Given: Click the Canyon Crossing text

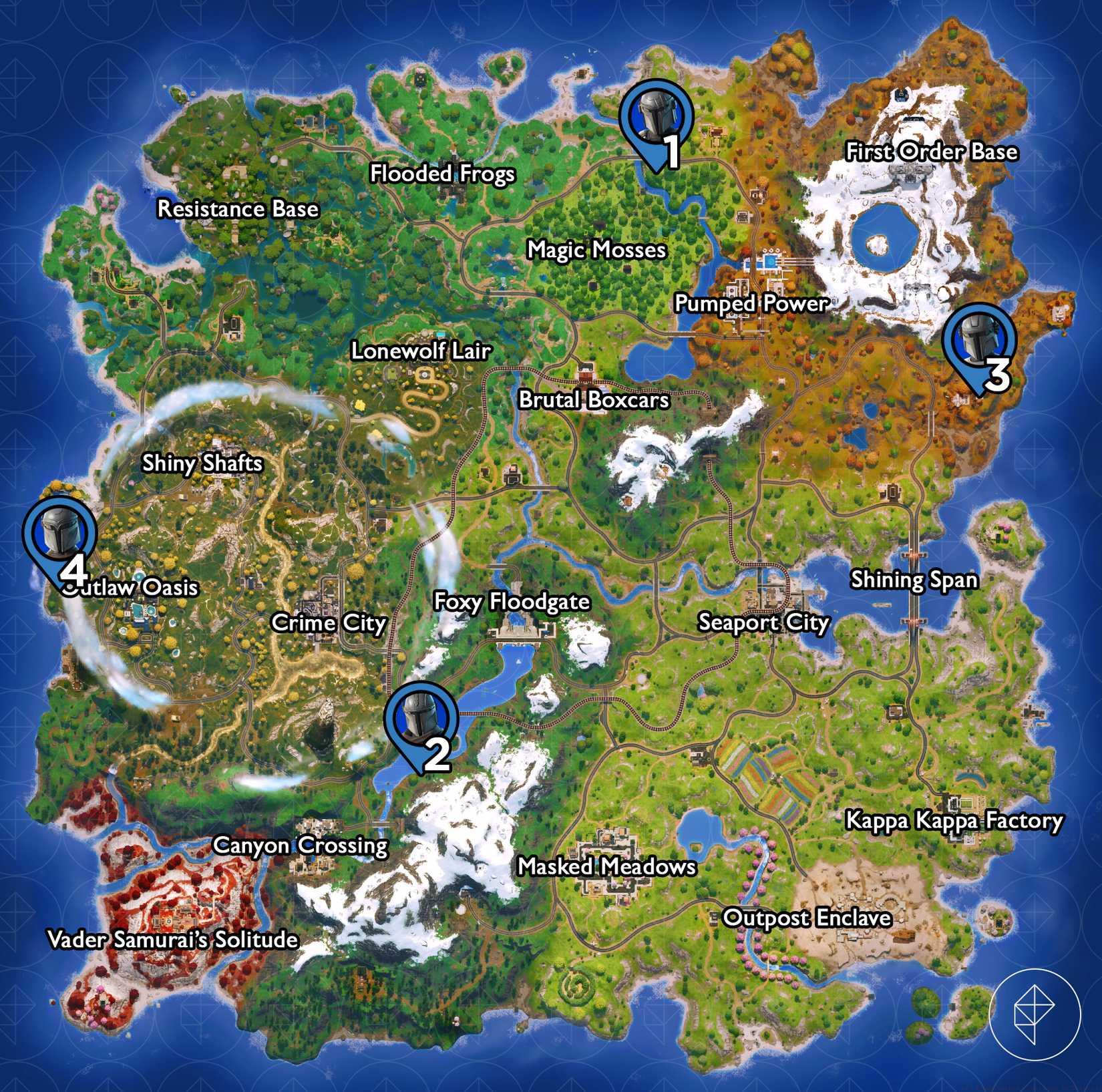Looking at the screenshot, I should point(302,846).
